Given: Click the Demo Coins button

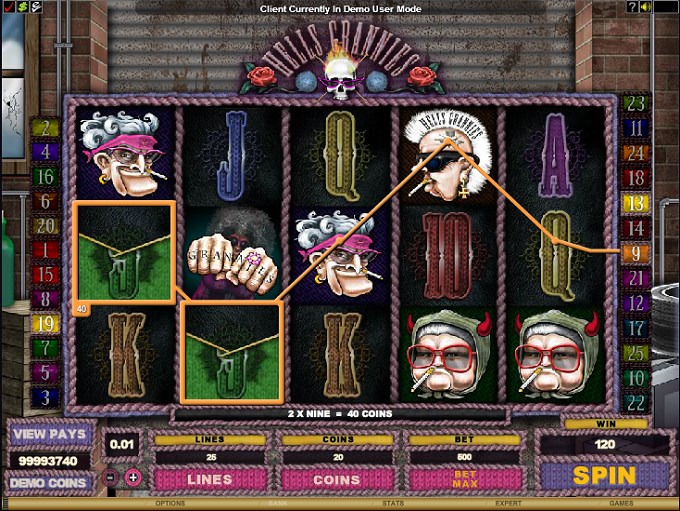Looking at the screenshot, I should [49, 481].
